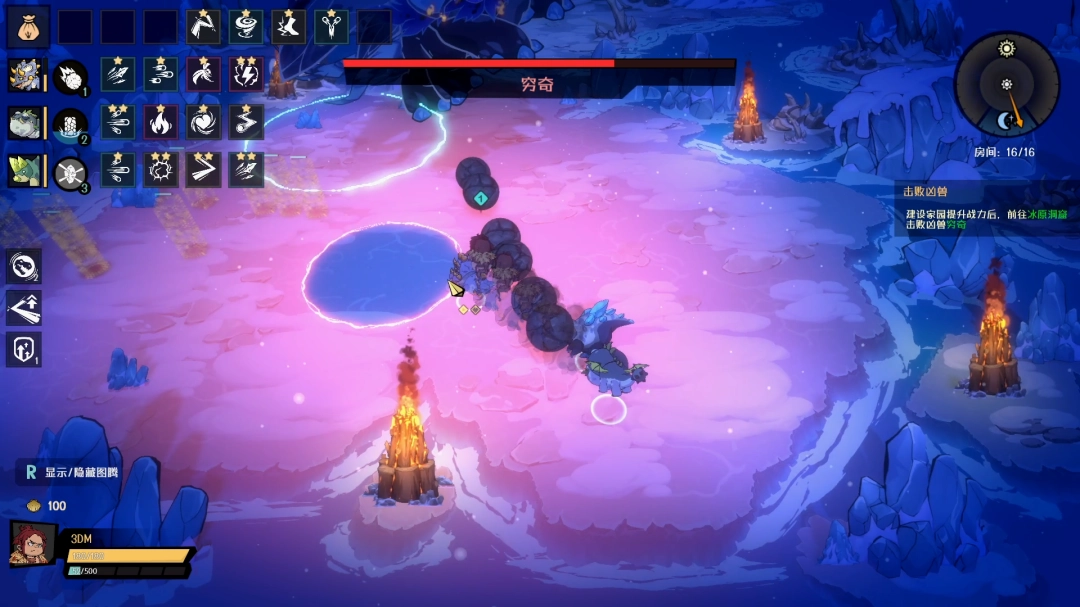Activate the crossed crystal ability numbered 3
The image size is (1080, 607).
pyautogui.click(x=70, y=172)
